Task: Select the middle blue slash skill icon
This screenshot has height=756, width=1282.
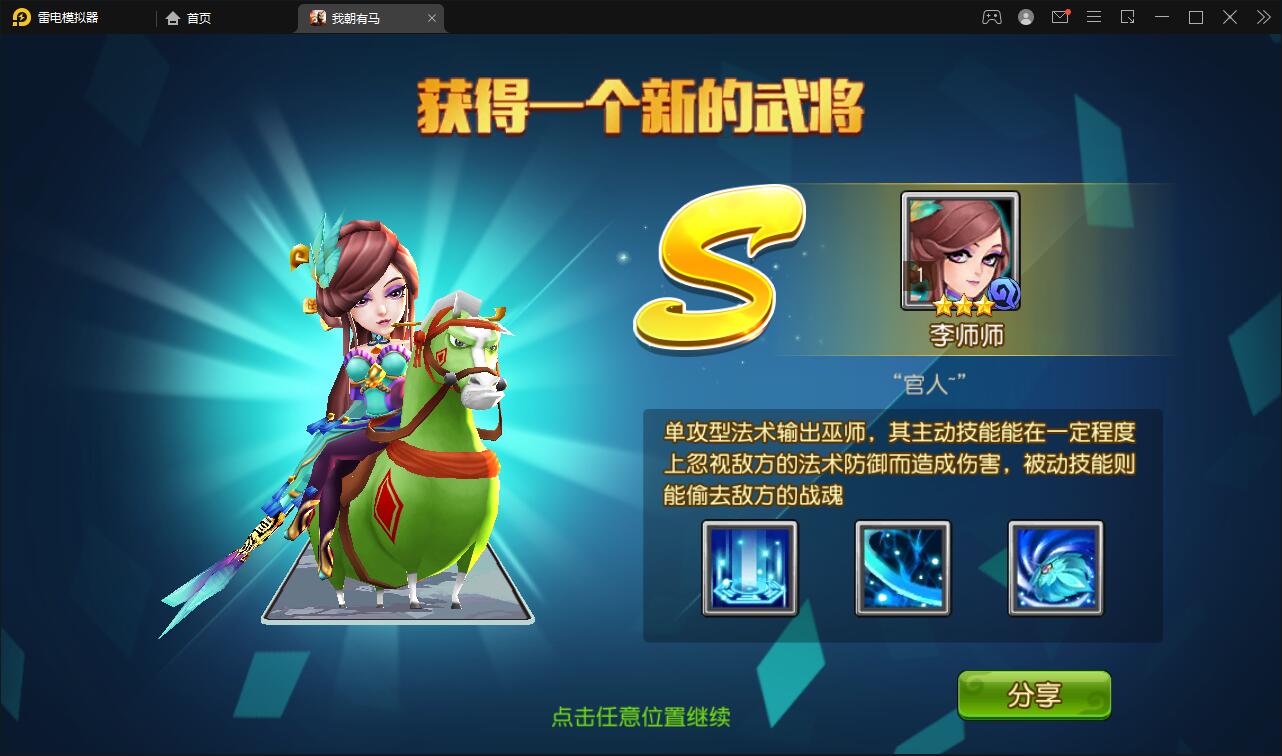Action: point(902,568)
